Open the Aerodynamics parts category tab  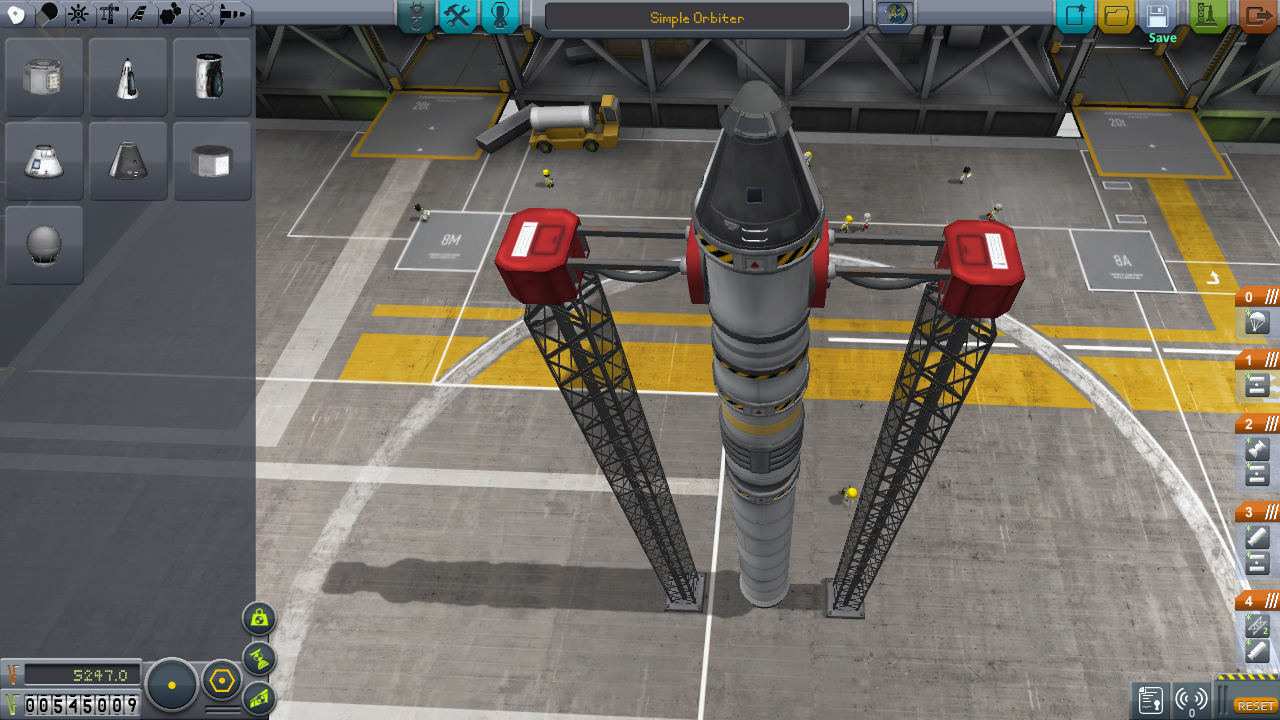tap(138, 14)
